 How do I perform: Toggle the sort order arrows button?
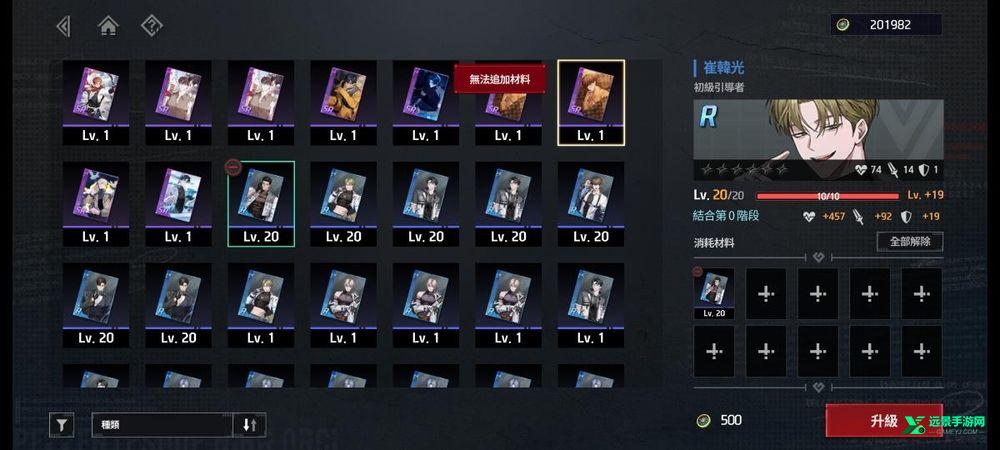(x=250, y=425)
